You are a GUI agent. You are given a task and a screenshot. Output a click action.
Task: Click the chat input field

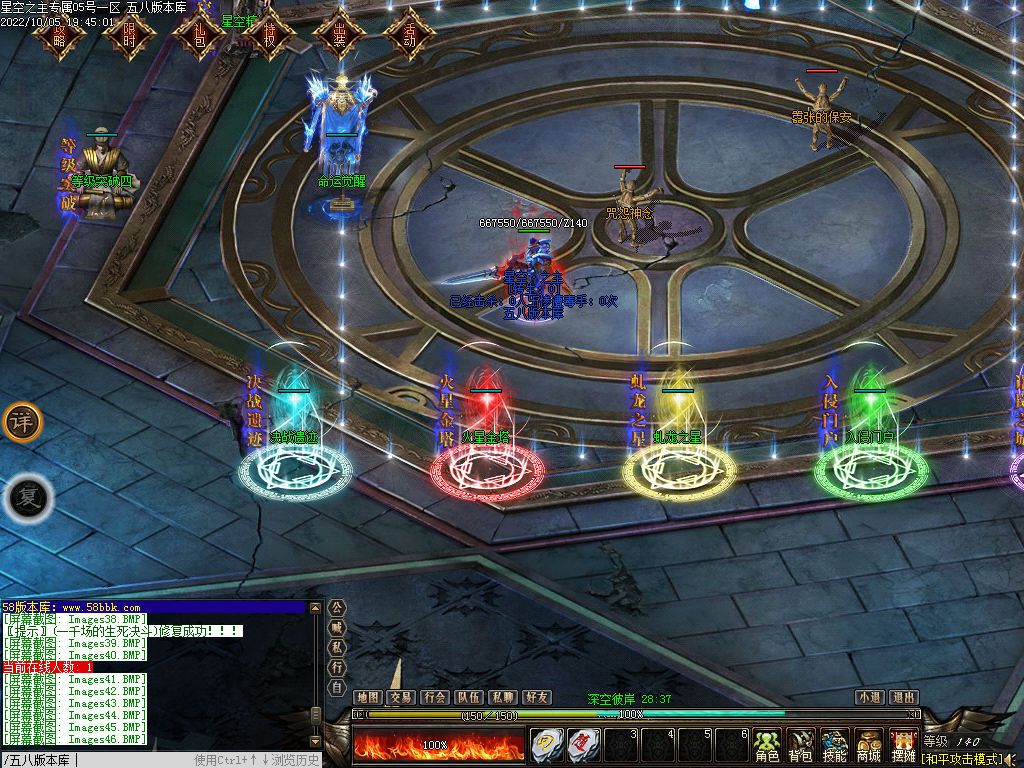tap(130, 760)
